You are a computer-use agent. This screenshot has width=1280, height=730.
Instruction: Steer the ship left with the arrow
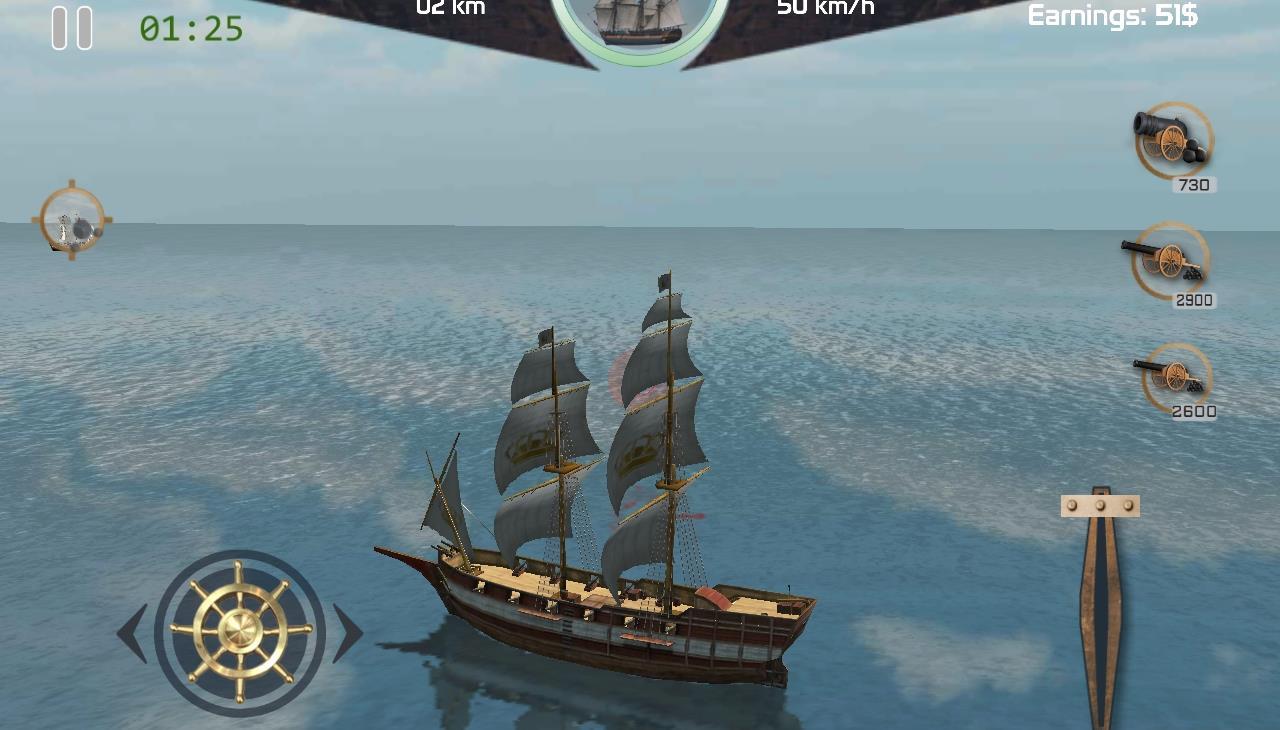click(133, 633)
